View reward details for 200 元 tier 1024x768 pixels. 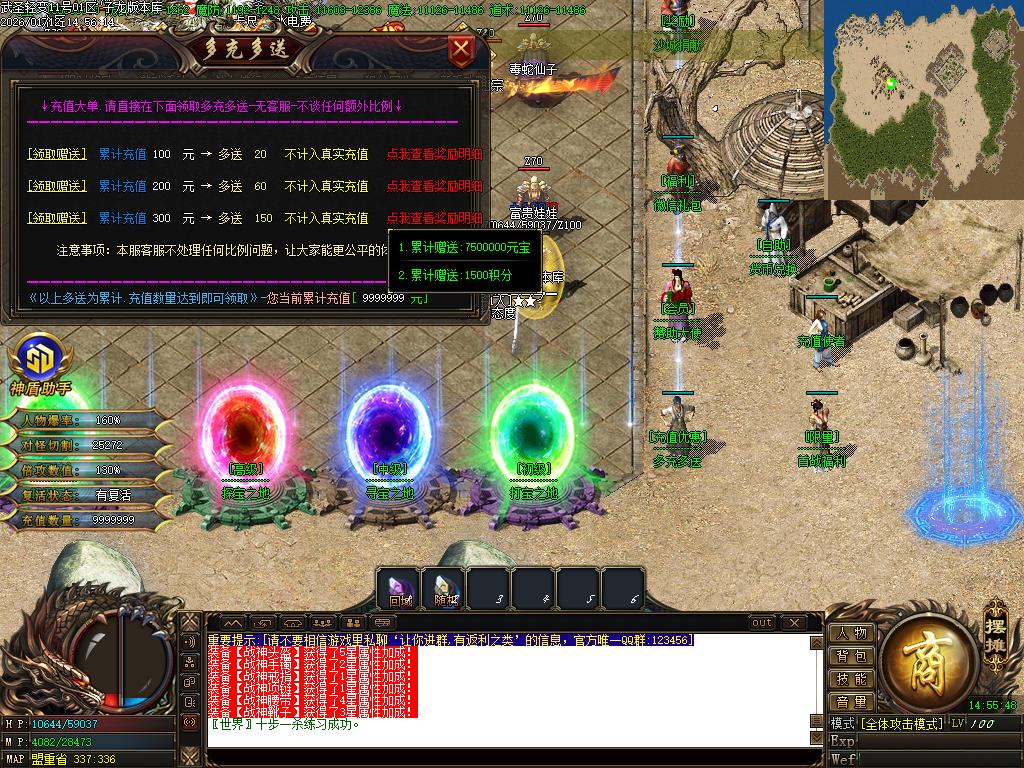point(434,186)
